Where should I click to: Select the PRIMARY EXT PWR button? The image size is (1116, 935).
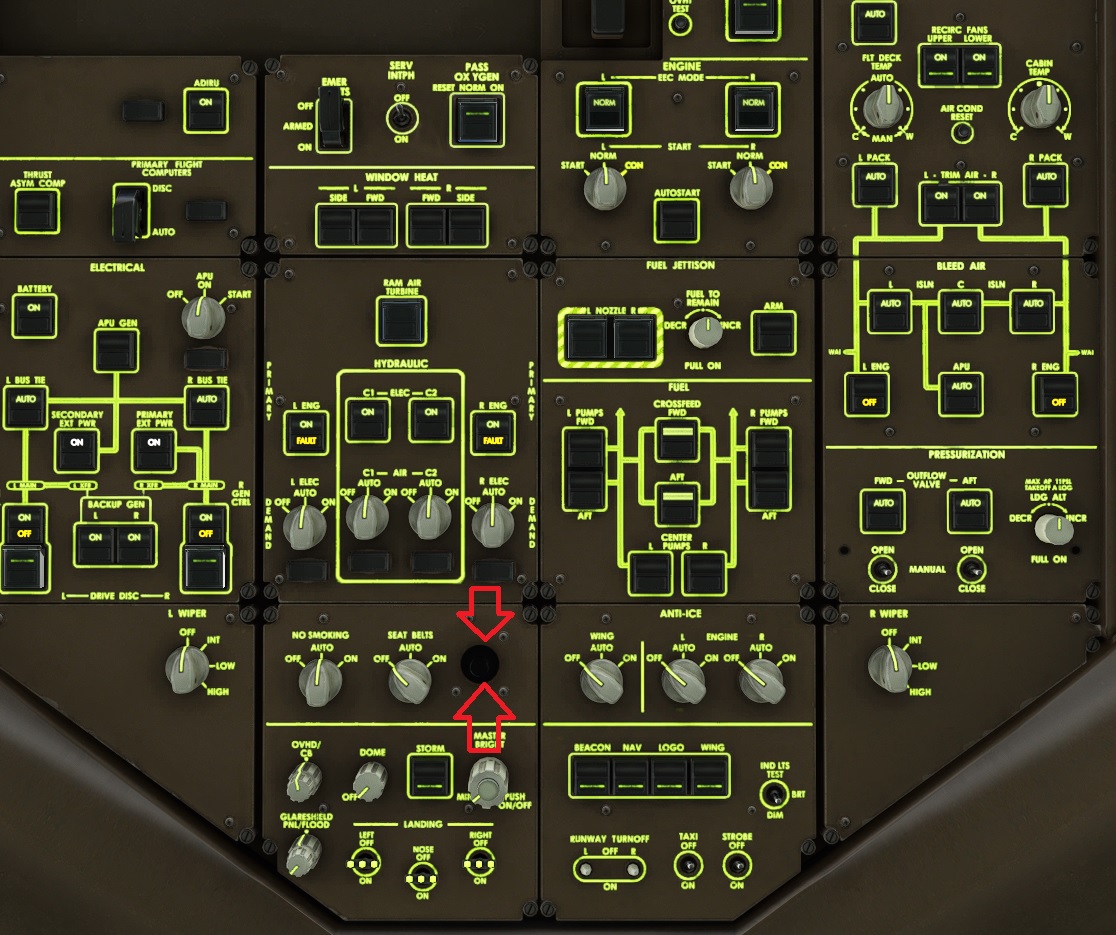pos(154,449)
